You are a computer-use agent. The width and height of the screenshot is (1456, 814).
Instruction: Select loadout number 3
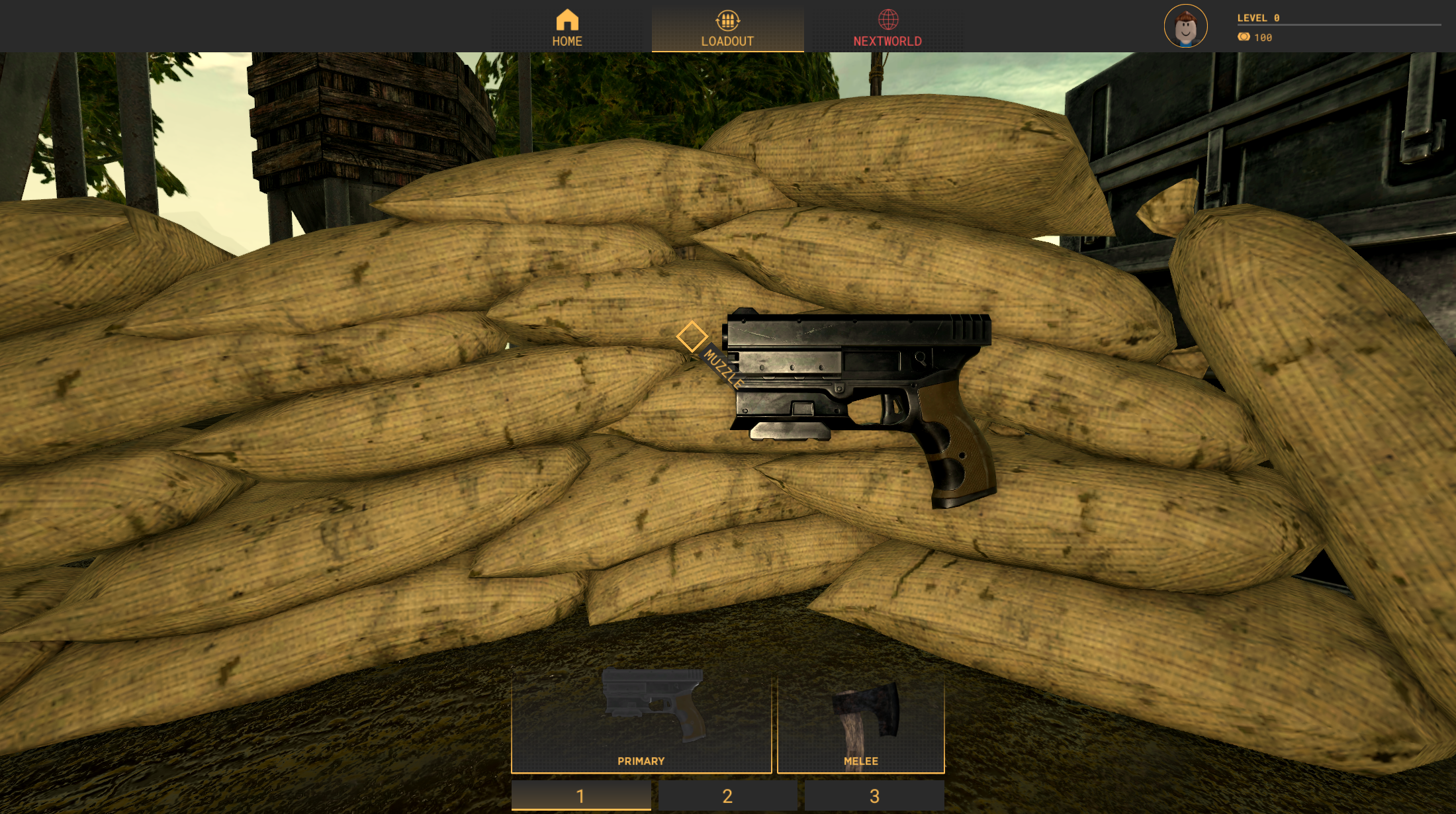coord(874,795)
